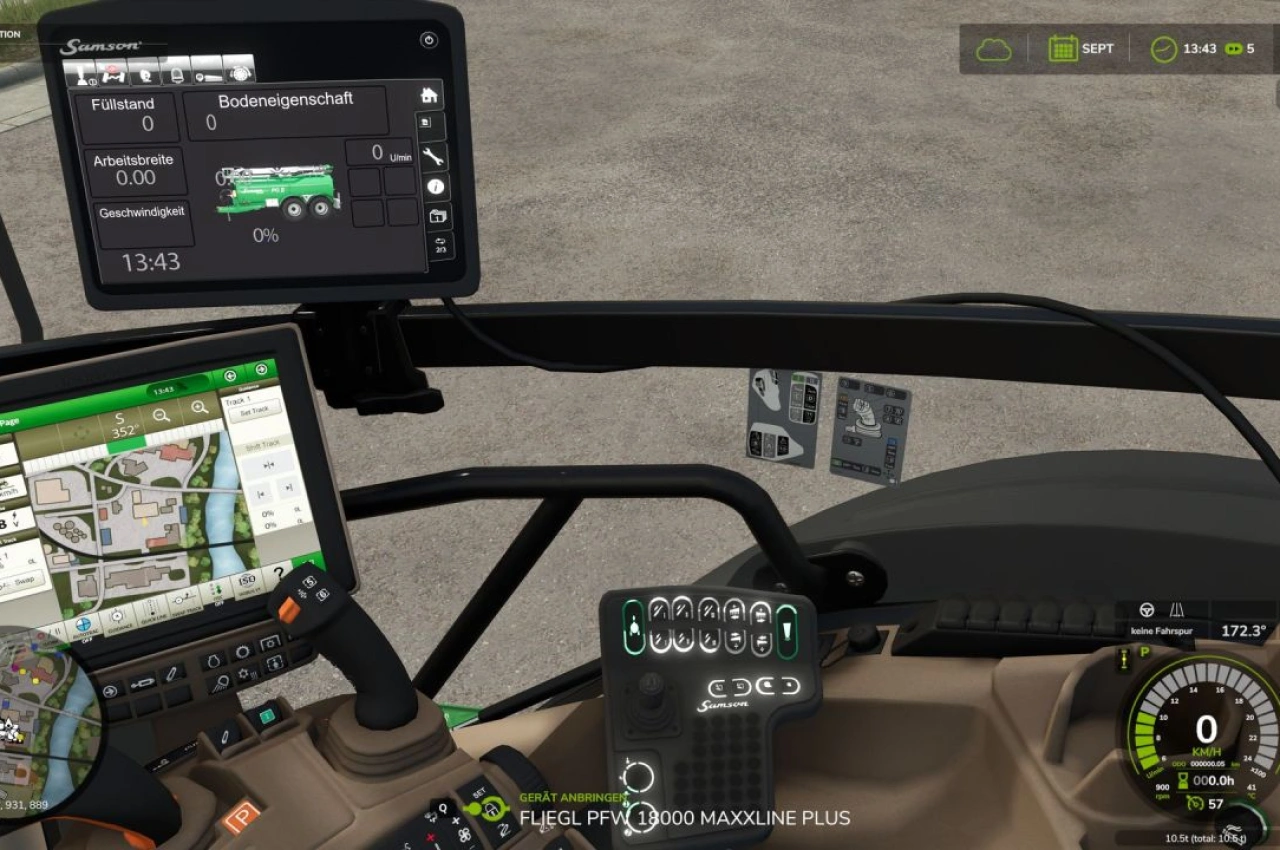
Task: Open the Home screen on the Samson monitor
Action: click(x=428, y=96)
